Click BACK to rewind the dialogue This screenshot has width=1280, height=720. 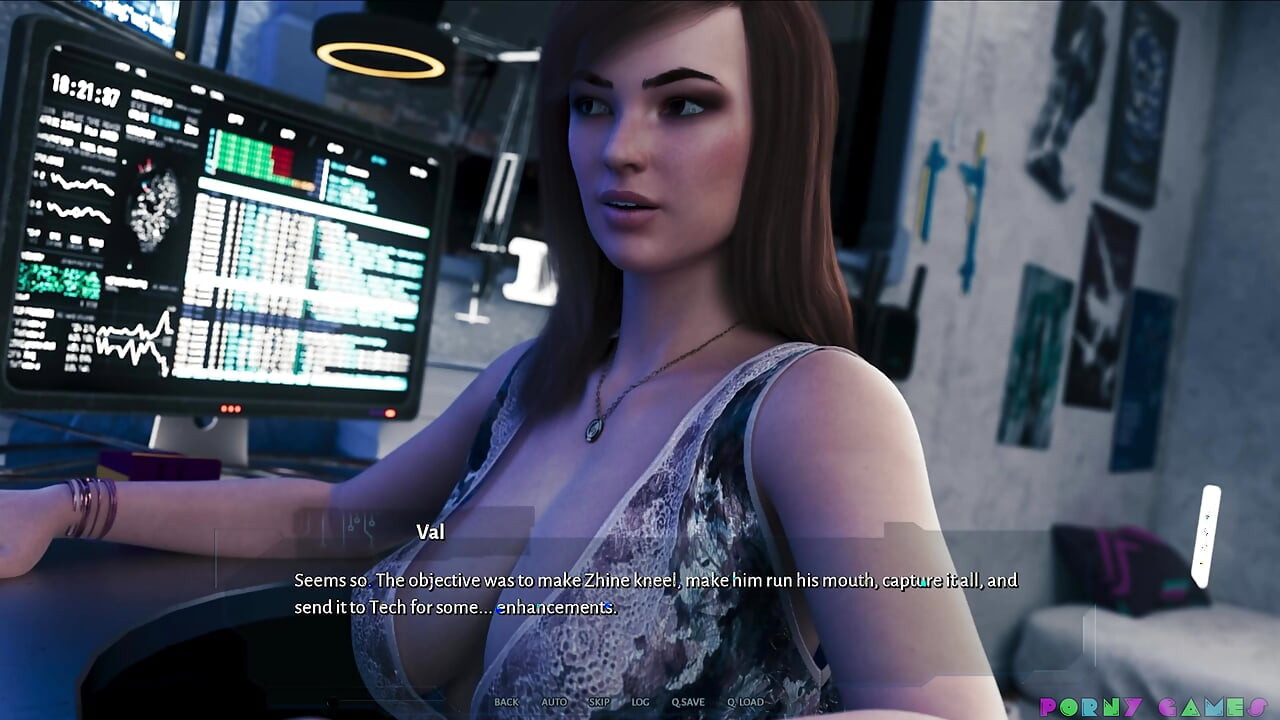(x=506, y=702)
